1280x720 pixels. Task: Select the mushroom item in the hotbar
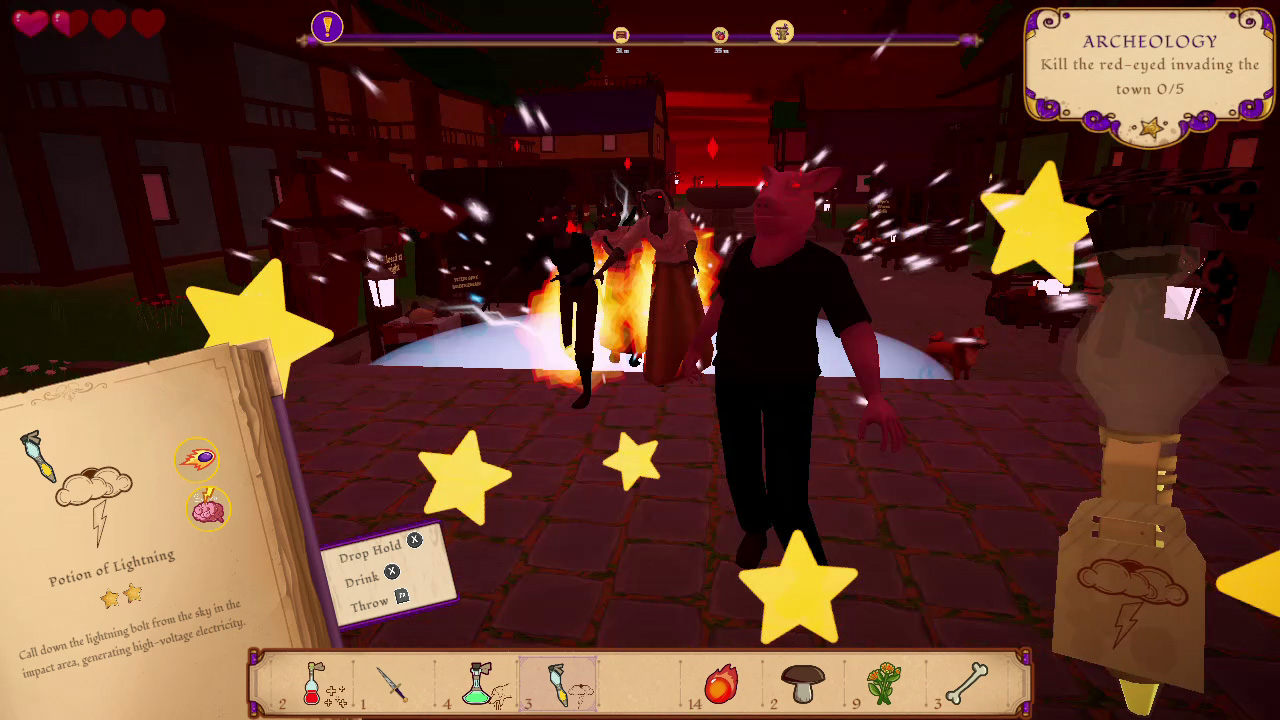tap(803, 685)
